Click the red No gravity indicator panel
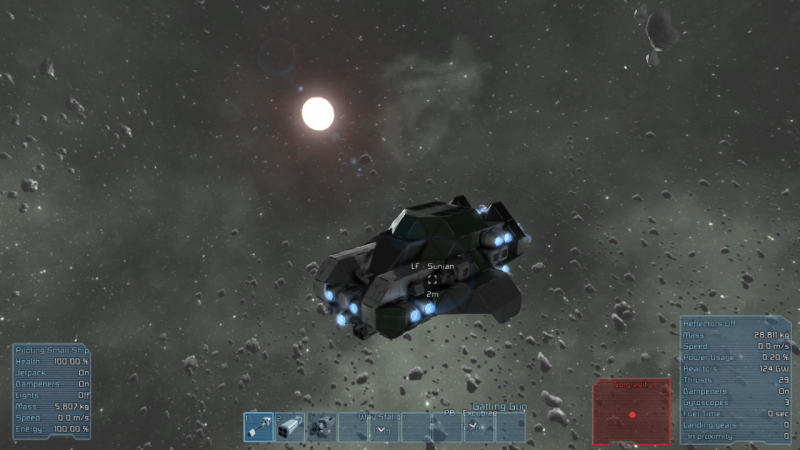Image resolution: width=800 pixels, height=450 pixels. click(632, 410)
